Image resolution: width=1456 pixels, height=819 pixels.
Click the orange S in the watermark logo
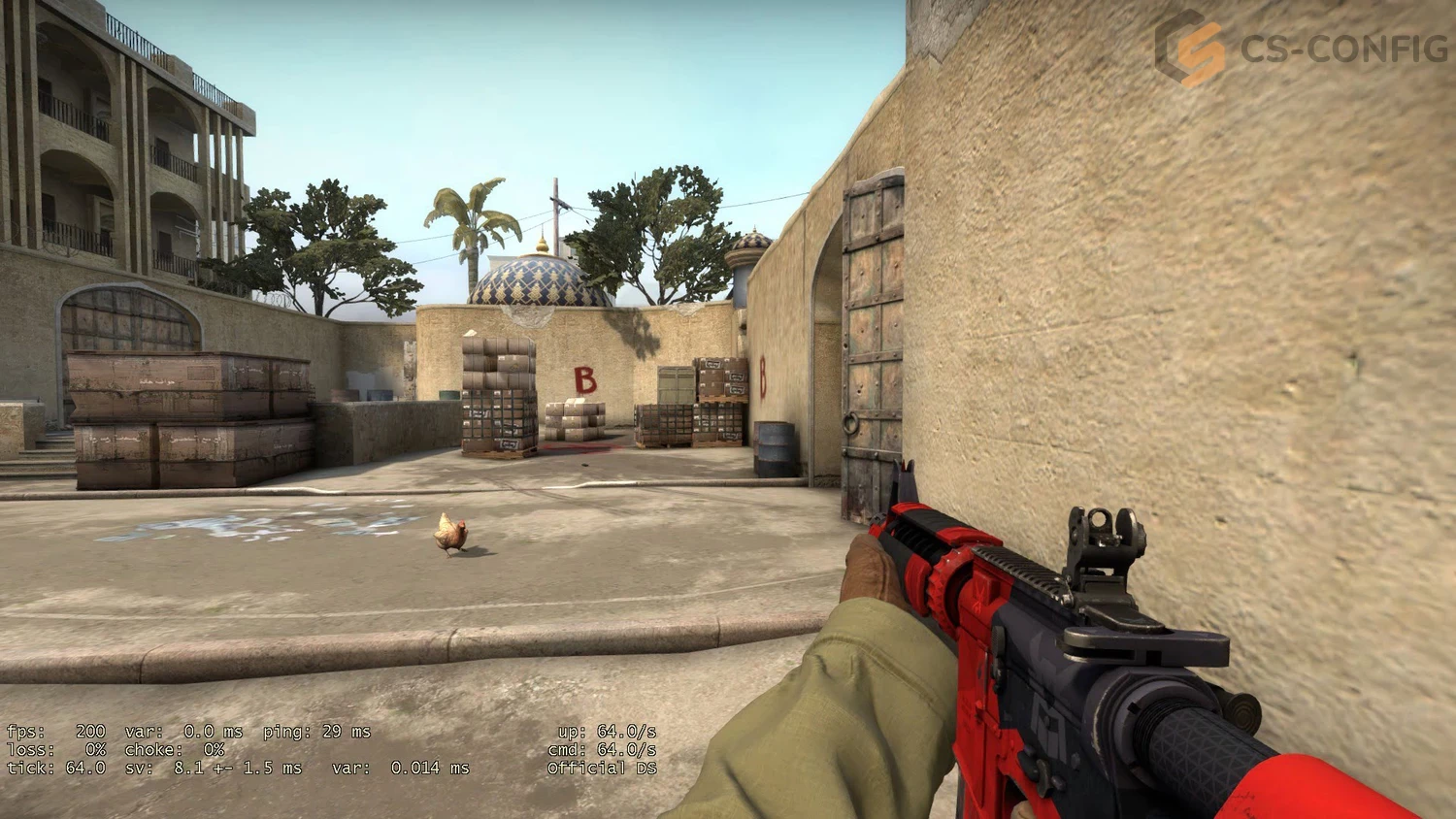point(1201,49)
